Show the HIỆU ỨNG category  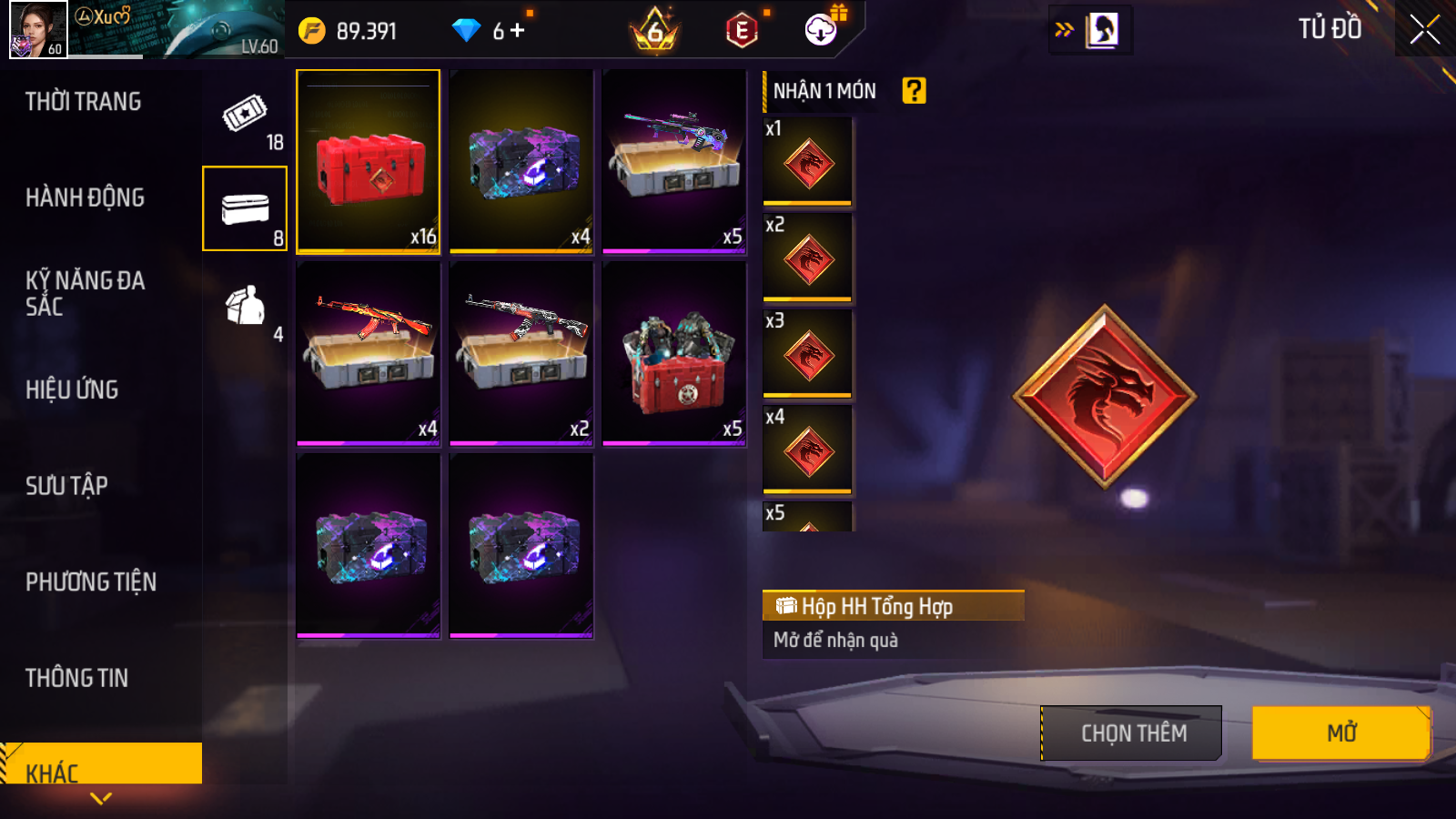click(73, 389)
